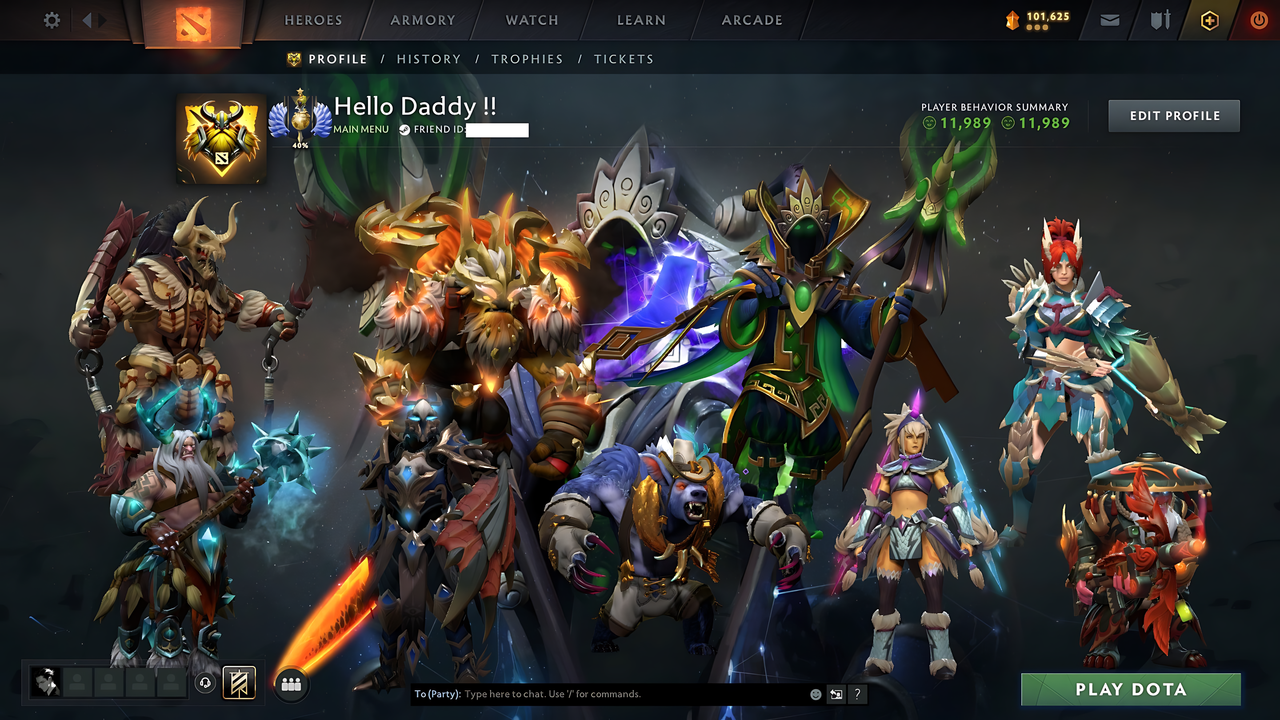Click the rank medal showing 40% progress
The height and width of the screenshot is (720, 1280).
point(300,119)
